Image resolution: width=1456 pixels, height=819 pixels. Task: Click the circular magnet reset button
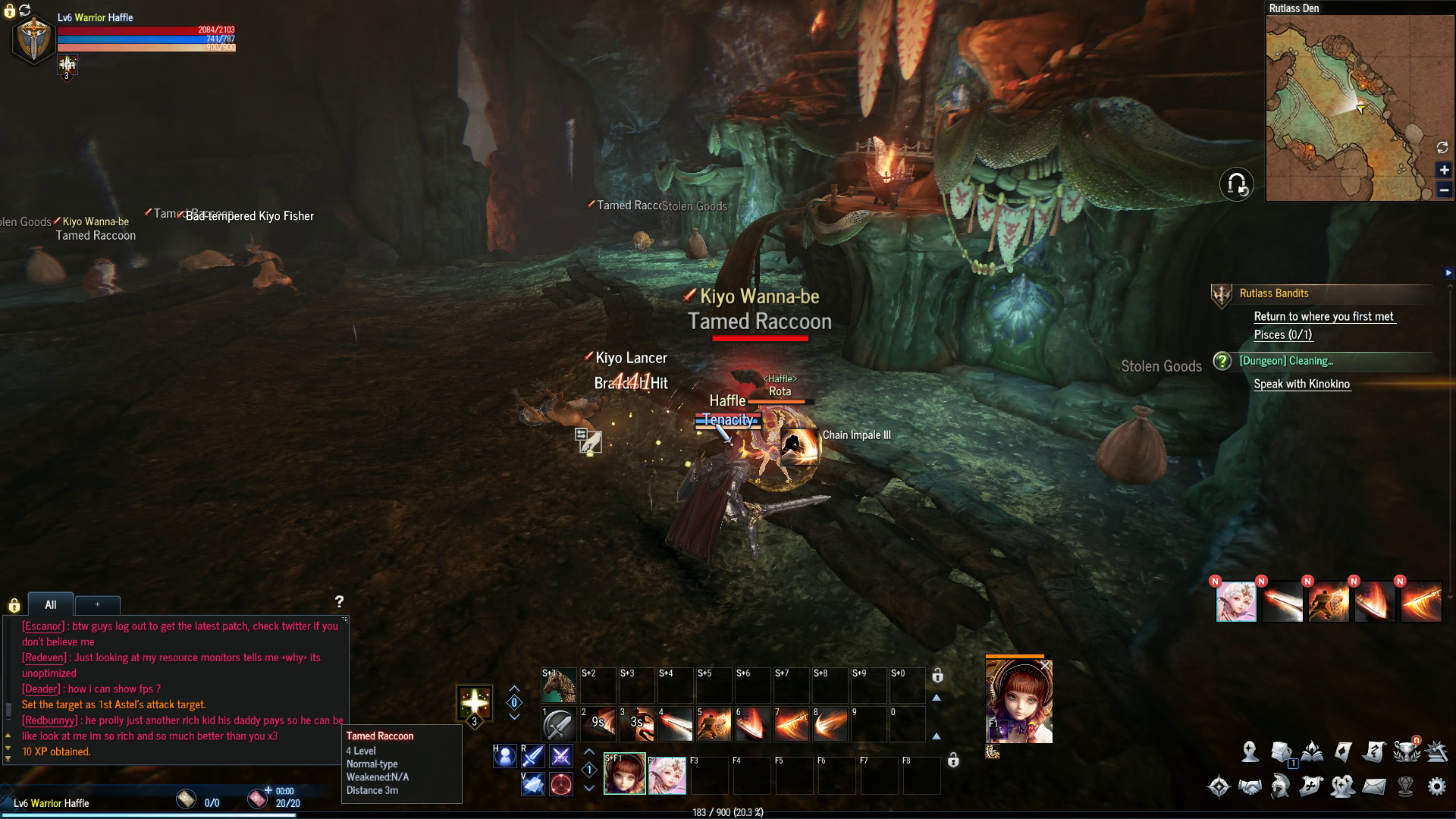[1236, 184]
